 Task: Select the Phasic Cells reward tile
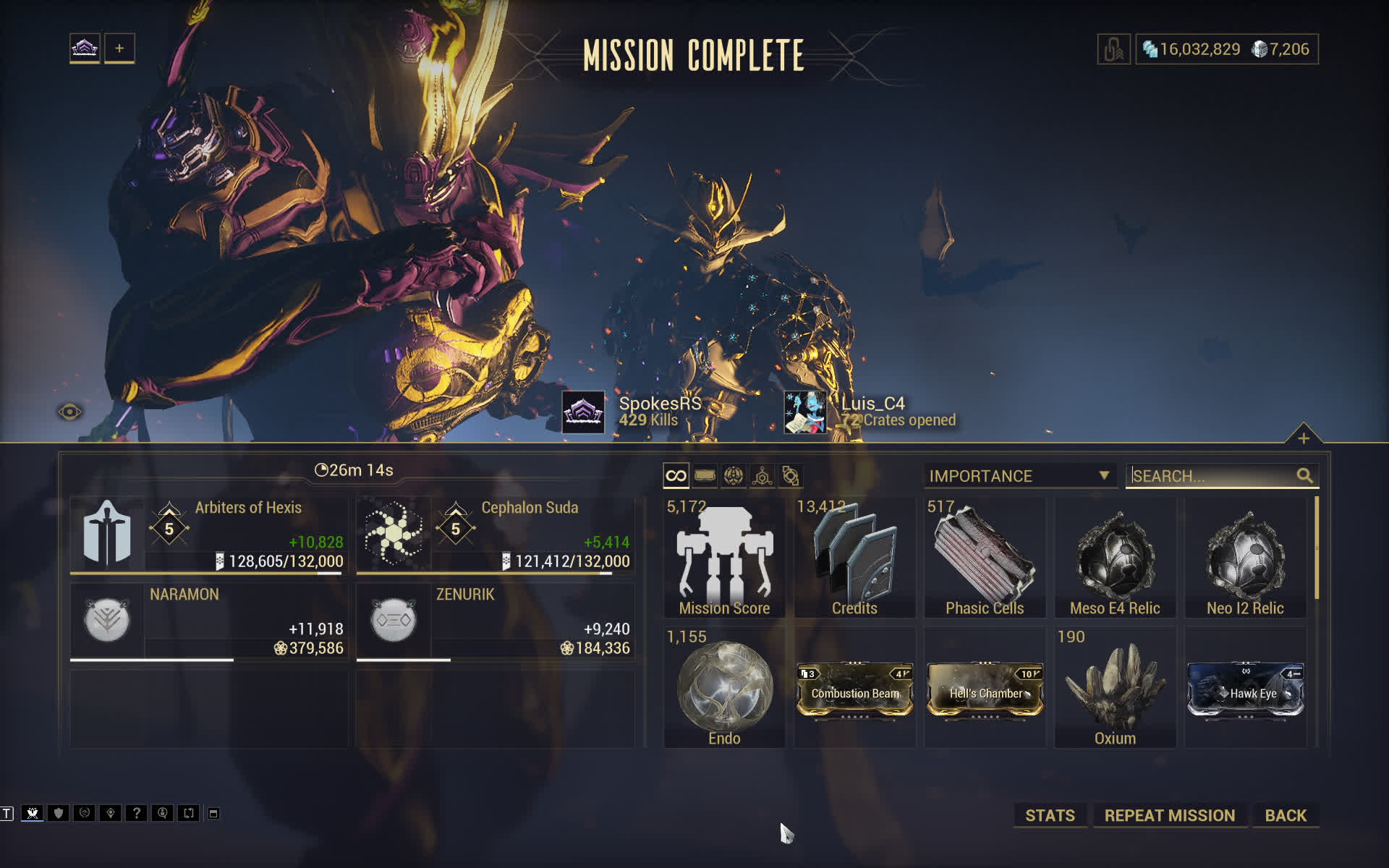pyautogui.click(x=985, y=557)
